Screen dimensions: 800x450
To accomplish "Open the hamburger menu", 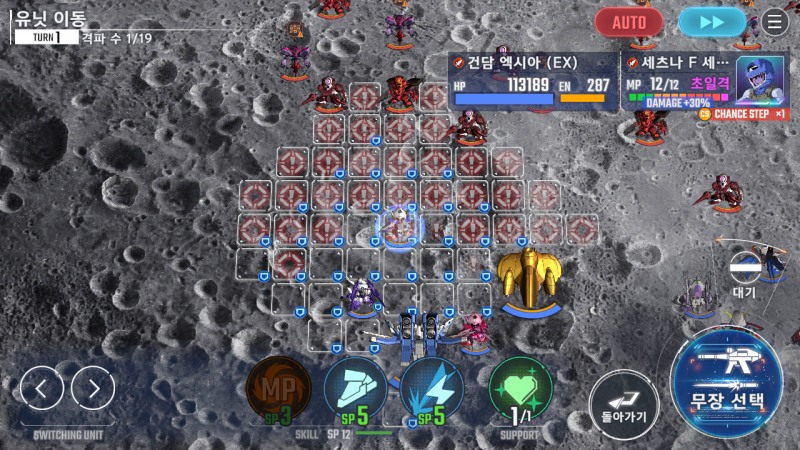I will click(x=775, y=21).
